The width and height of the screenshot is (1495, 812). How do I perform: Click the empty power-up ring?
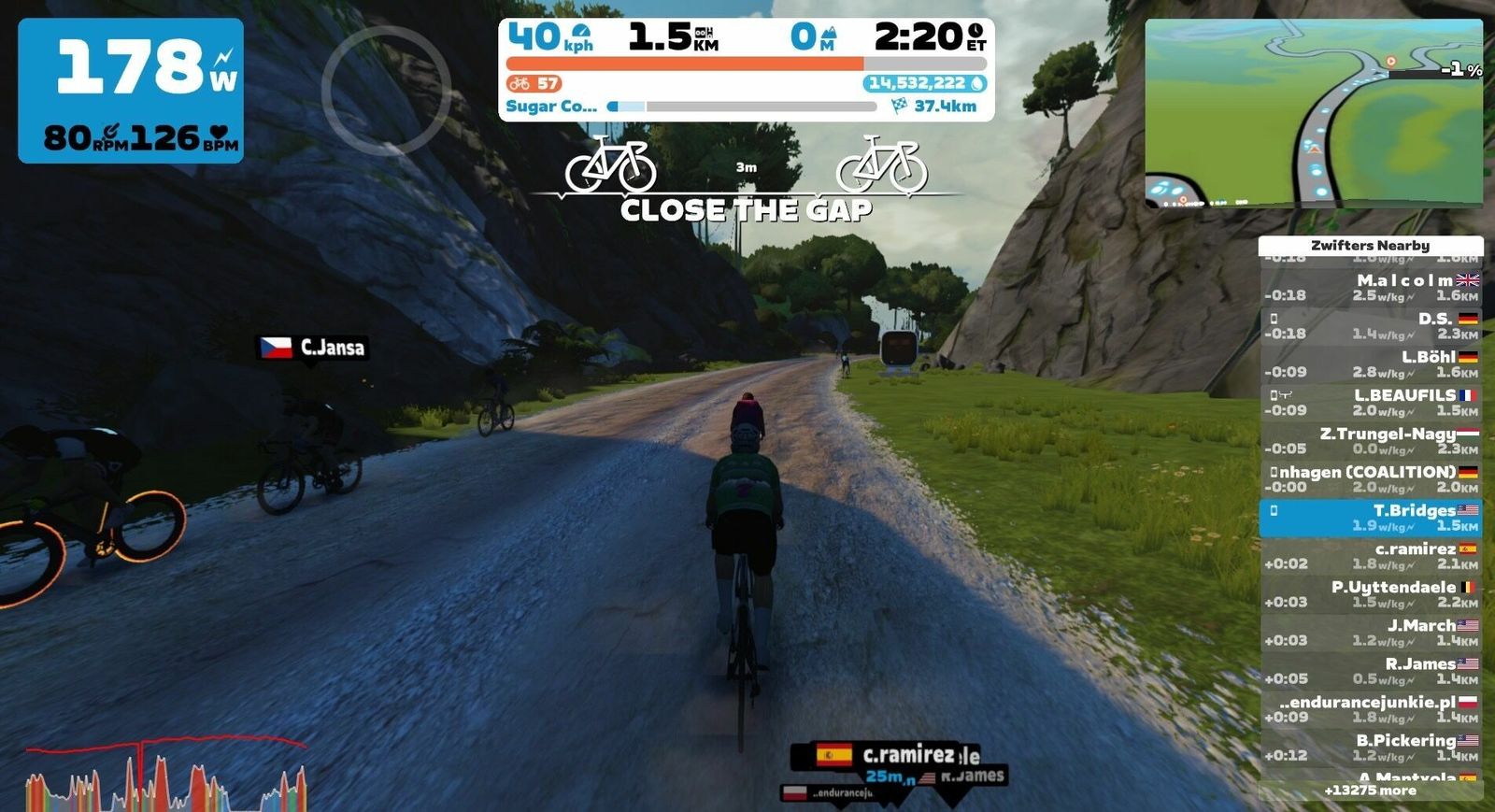386,91
